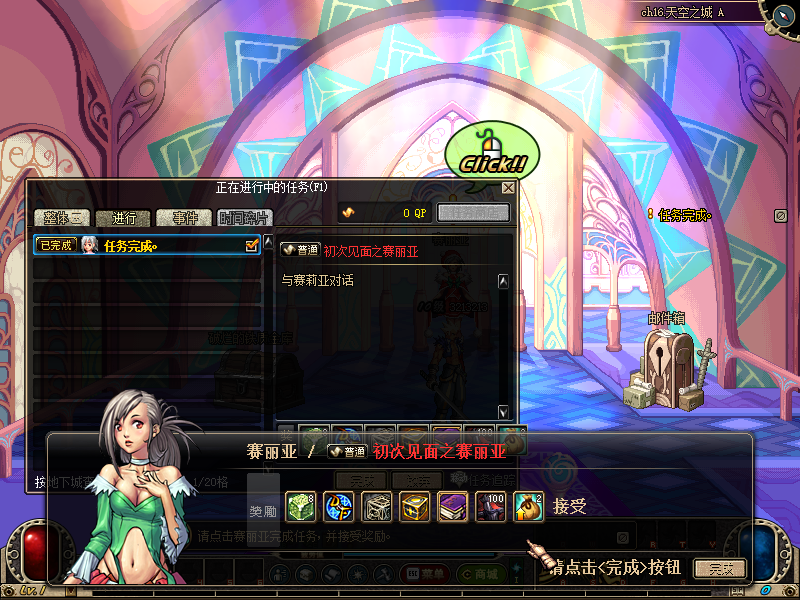Select the purple book reward icon
This screenshot has width=800, height=600.
452,507
